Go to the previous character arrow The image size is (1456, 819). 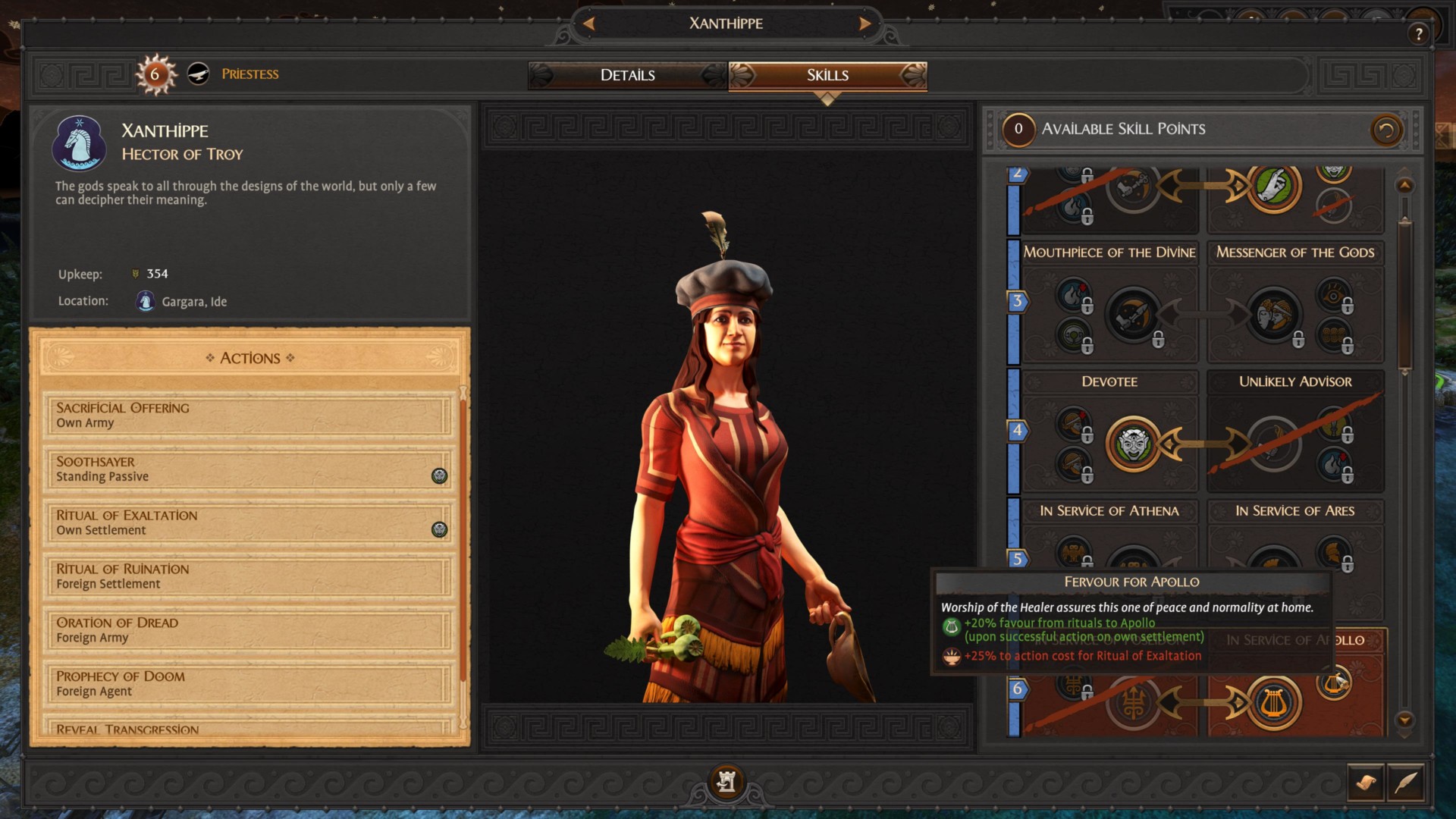click(x=589, y=24)
